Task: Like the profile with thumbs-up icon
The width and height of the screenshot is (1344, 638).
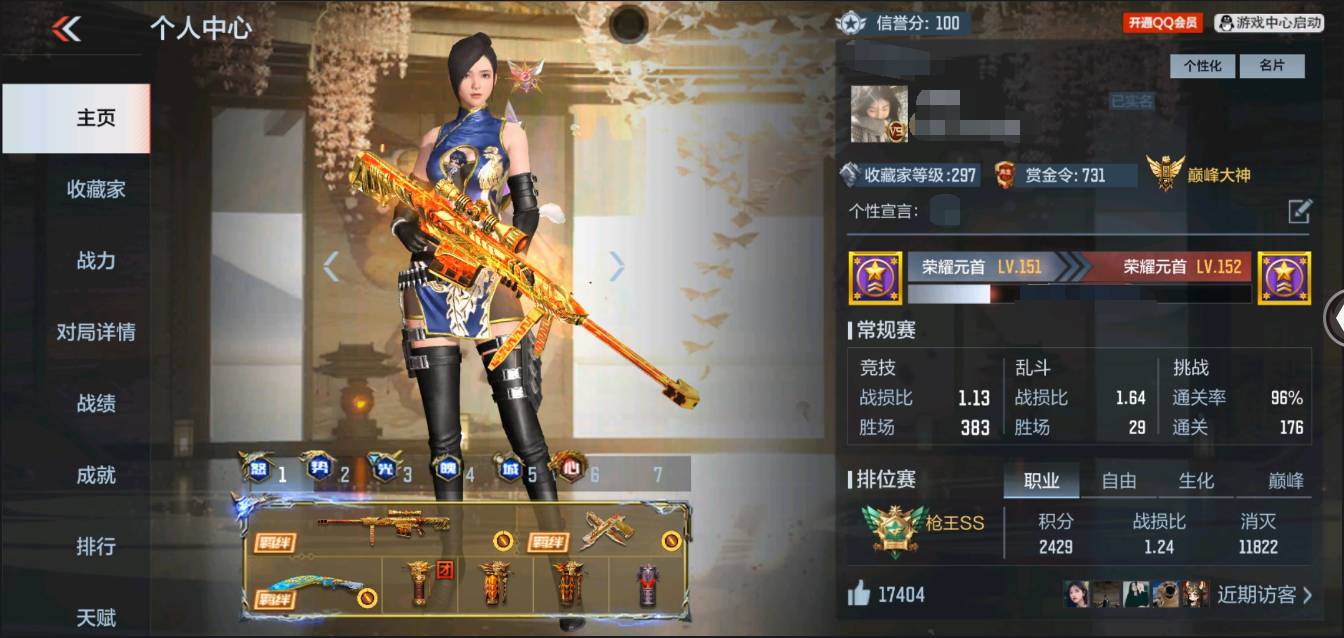Action: 859,595
